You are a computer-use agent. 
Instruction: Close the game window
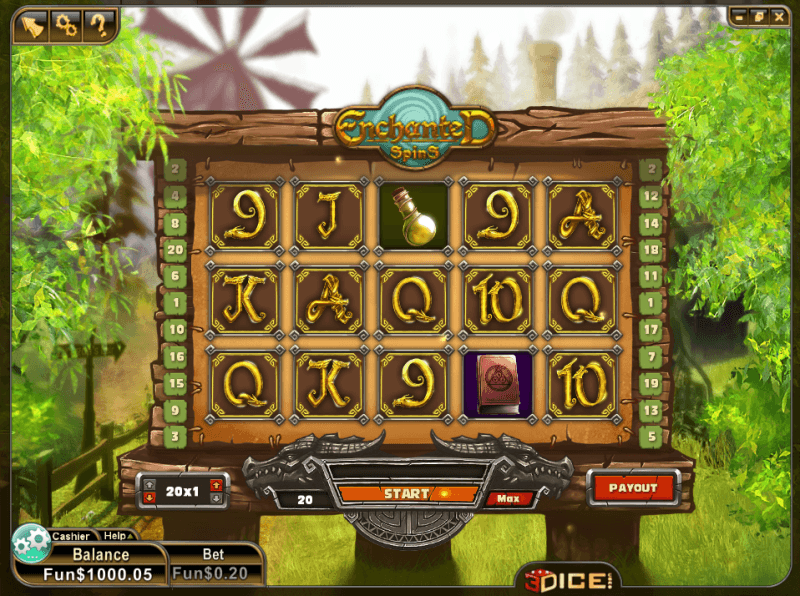[x=779, y=16]
